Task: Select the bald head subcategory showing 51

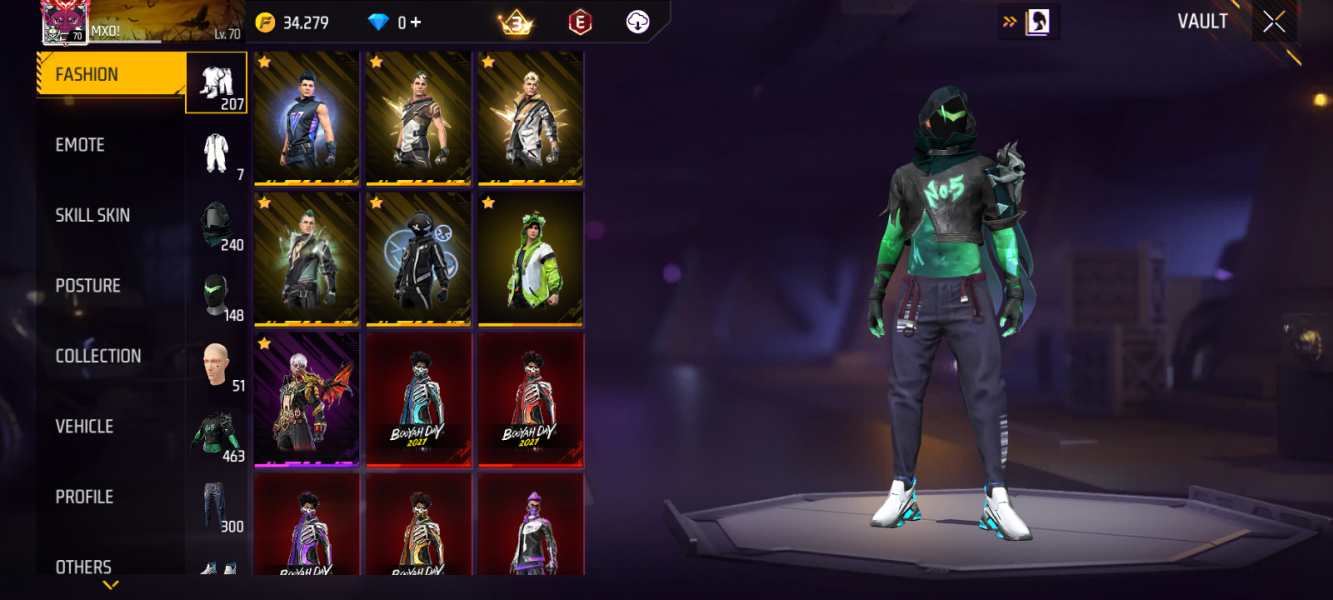Action: coord(217,366)
